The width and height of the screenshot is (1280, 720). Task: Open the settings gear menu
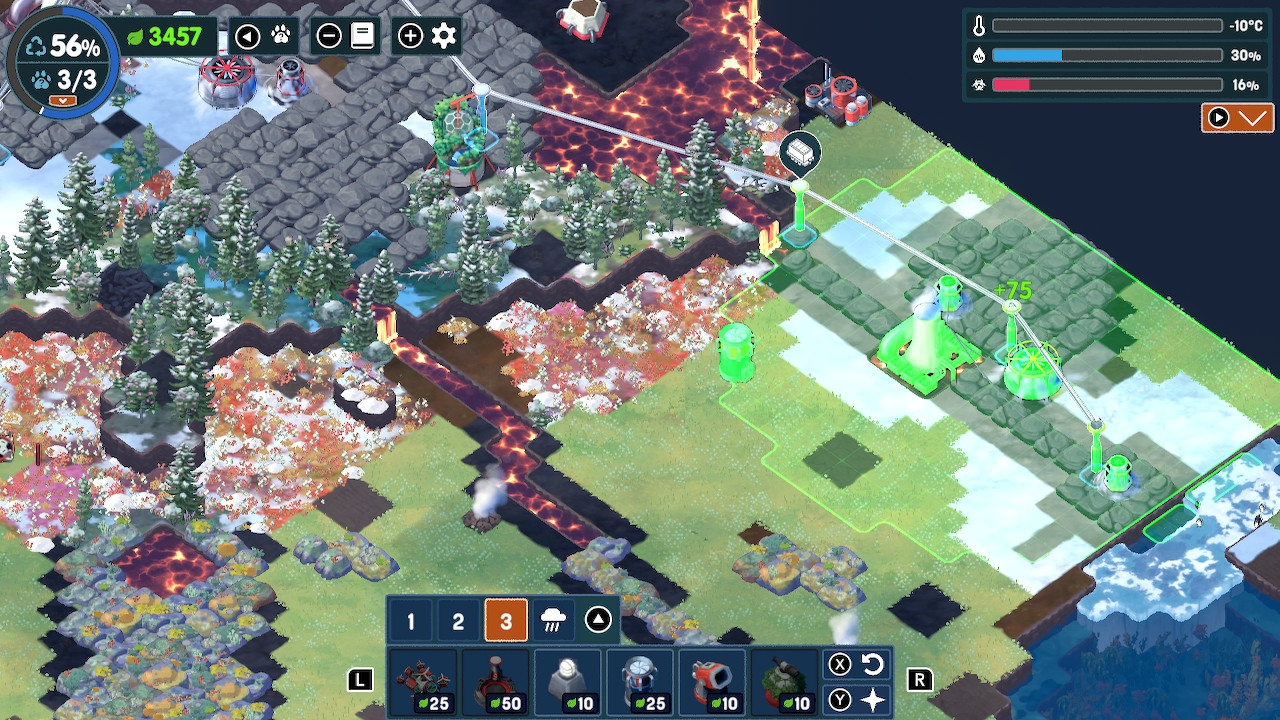(444, 37)
